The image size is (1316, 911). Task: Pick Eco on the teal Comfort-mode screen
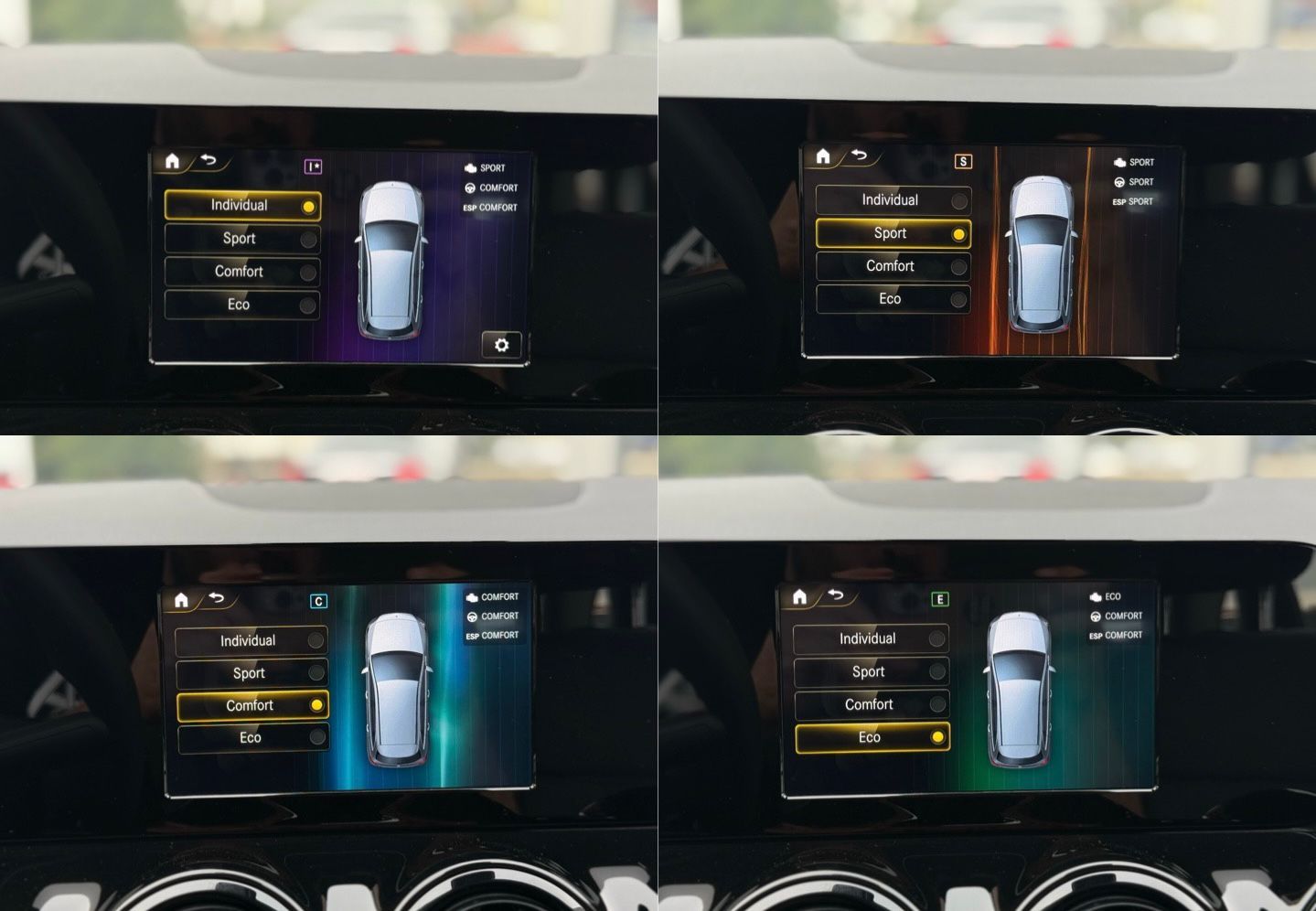[251, 738]
